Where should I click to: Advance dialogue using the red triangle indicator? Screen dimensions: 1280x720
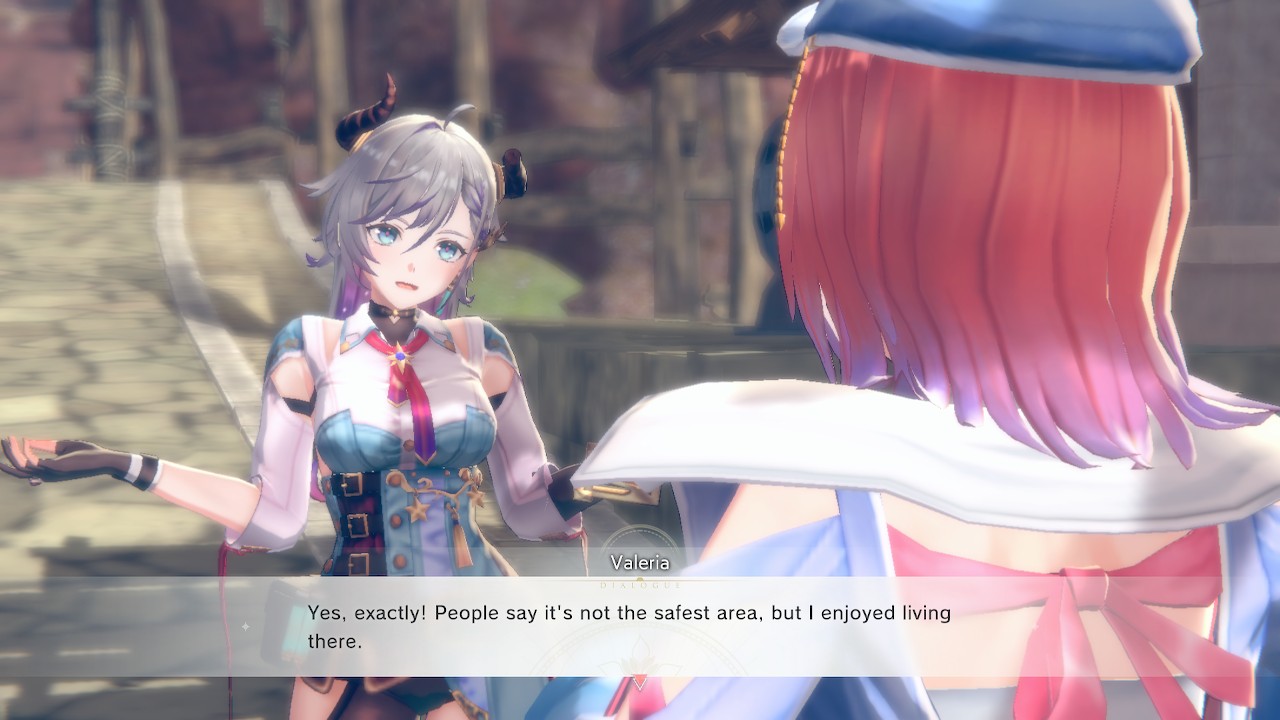(641, 681)
